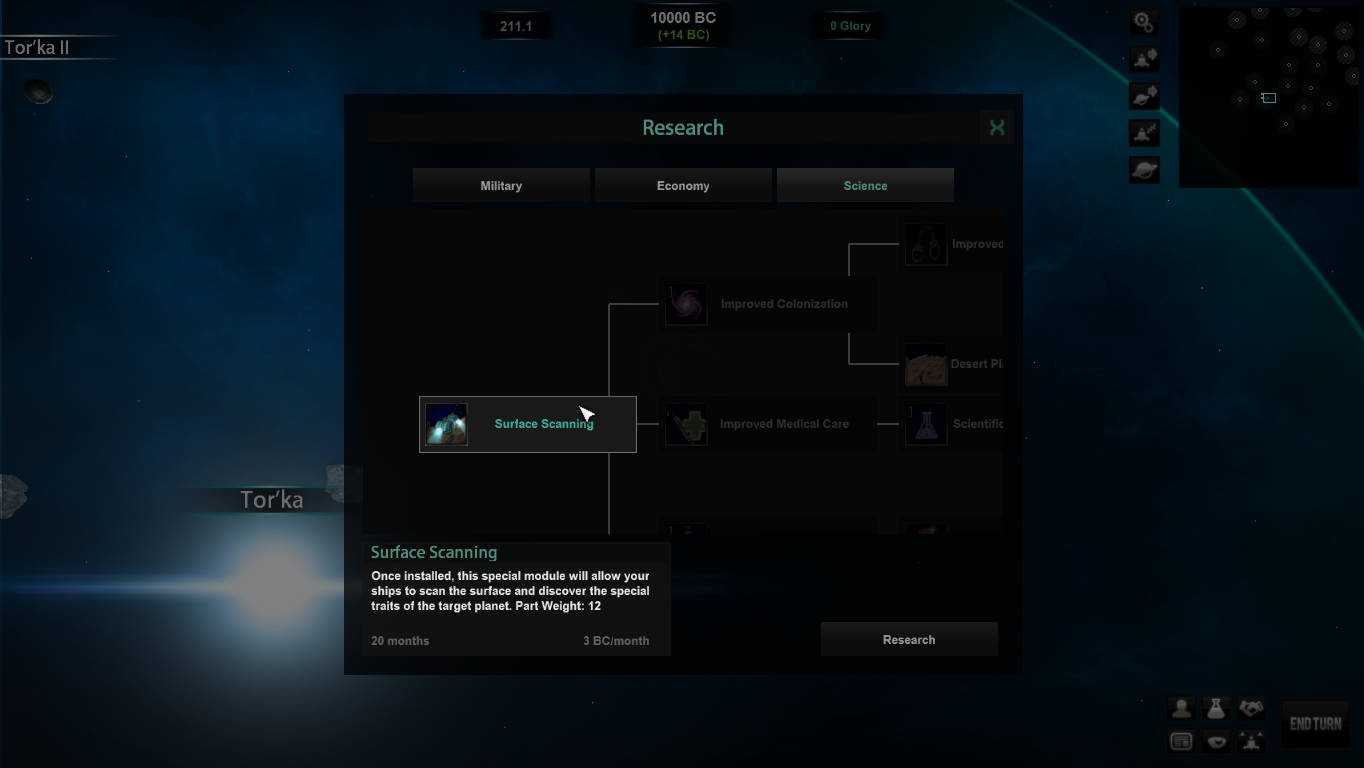Open diplomacy via the handshake icon
The image size is (1364, 768).
click(1250, 708)
